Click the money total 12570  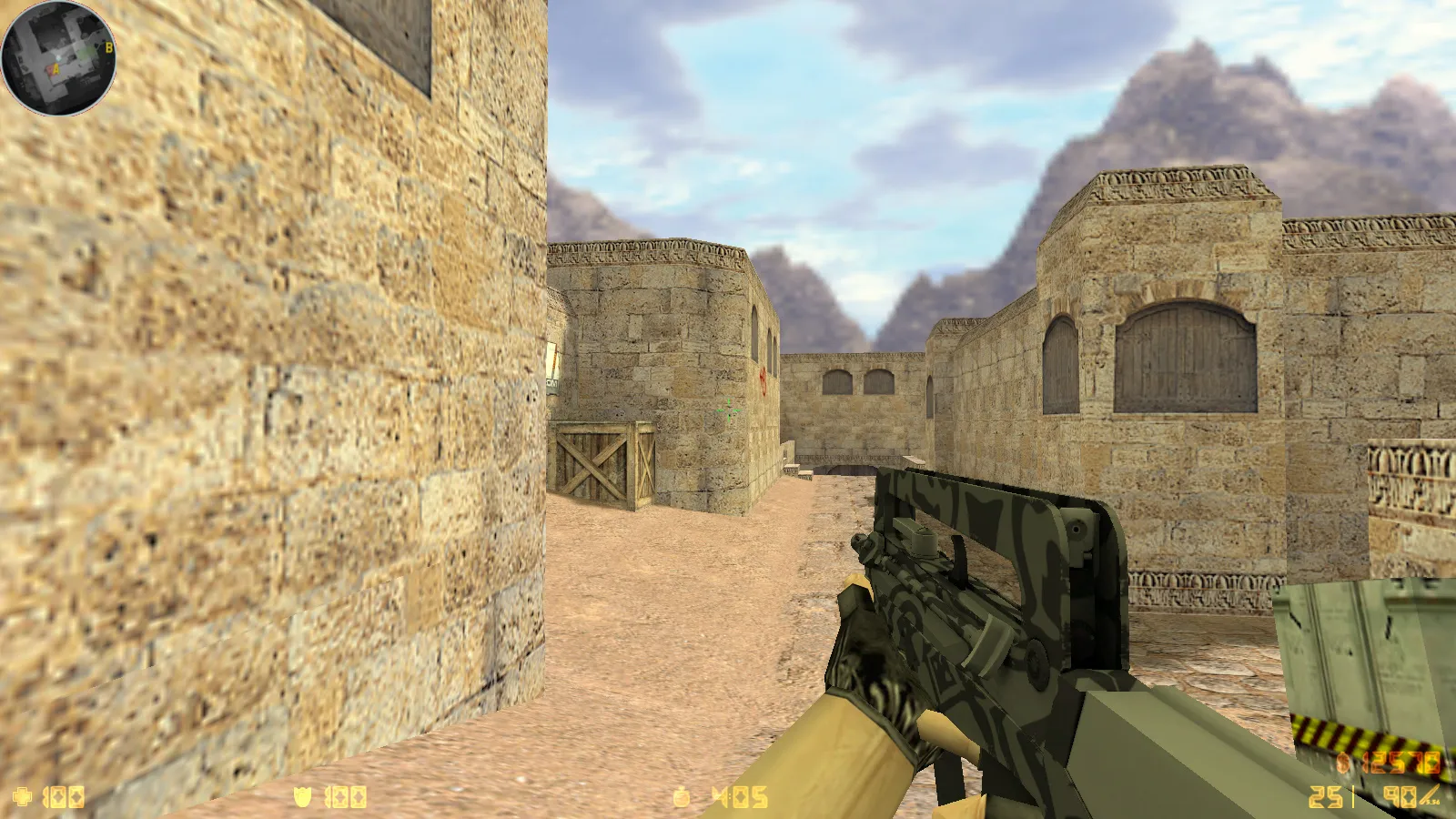[x=1403, y=763]
